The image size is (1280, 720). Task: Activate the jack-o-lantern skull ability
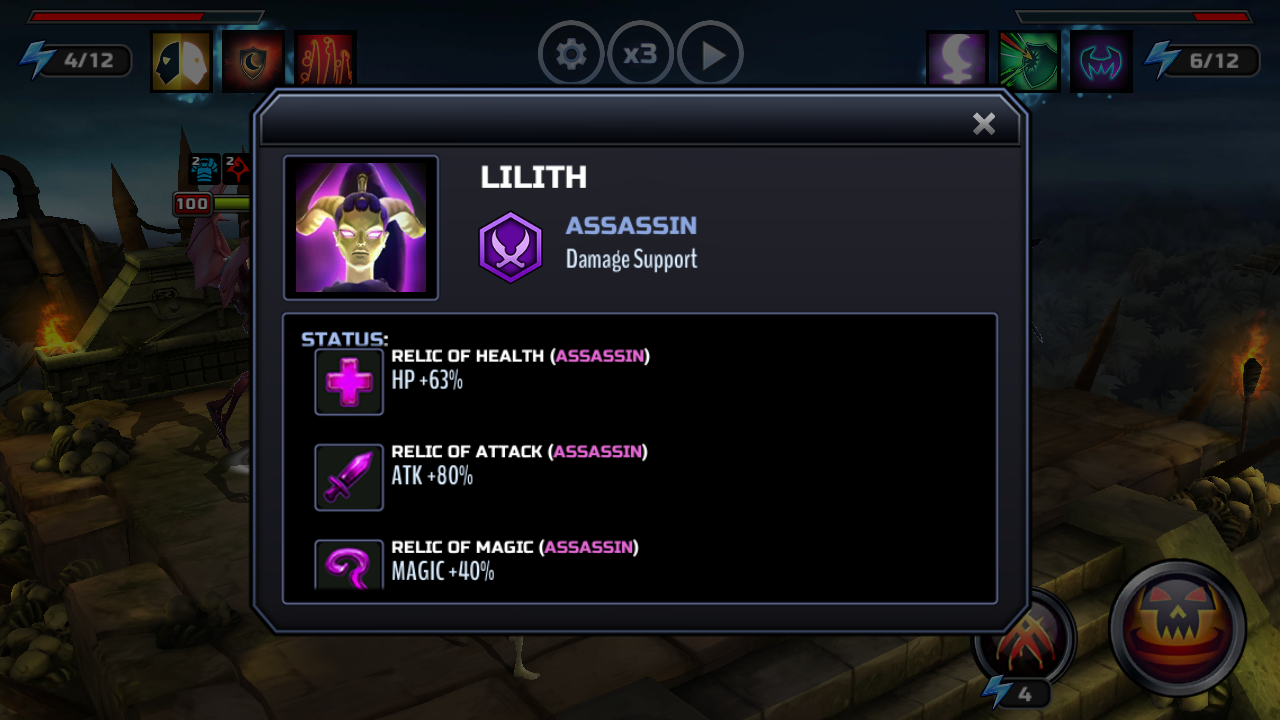point(1177,627)
